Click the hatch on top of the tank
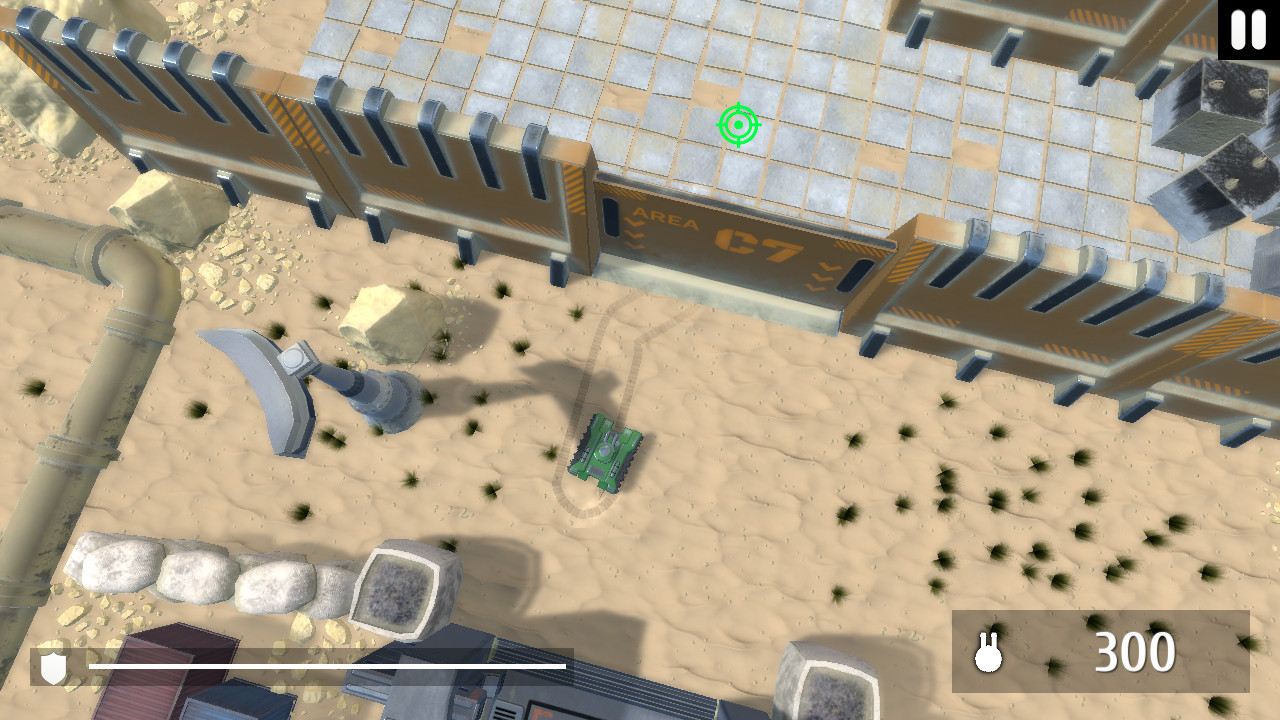Screen dimensions: 1280x720 (608, 450)
